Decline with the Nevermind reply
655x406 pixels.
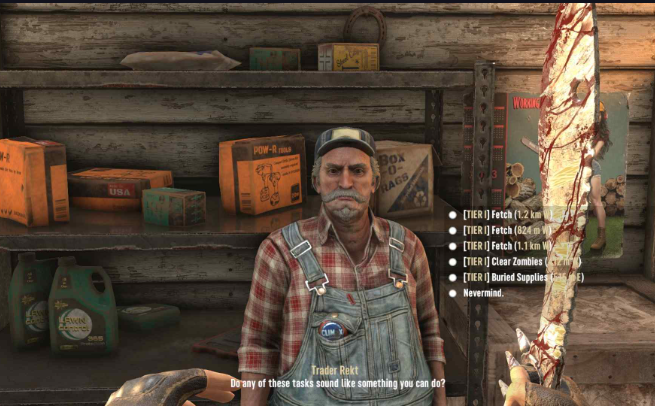[x=485, y=293]
